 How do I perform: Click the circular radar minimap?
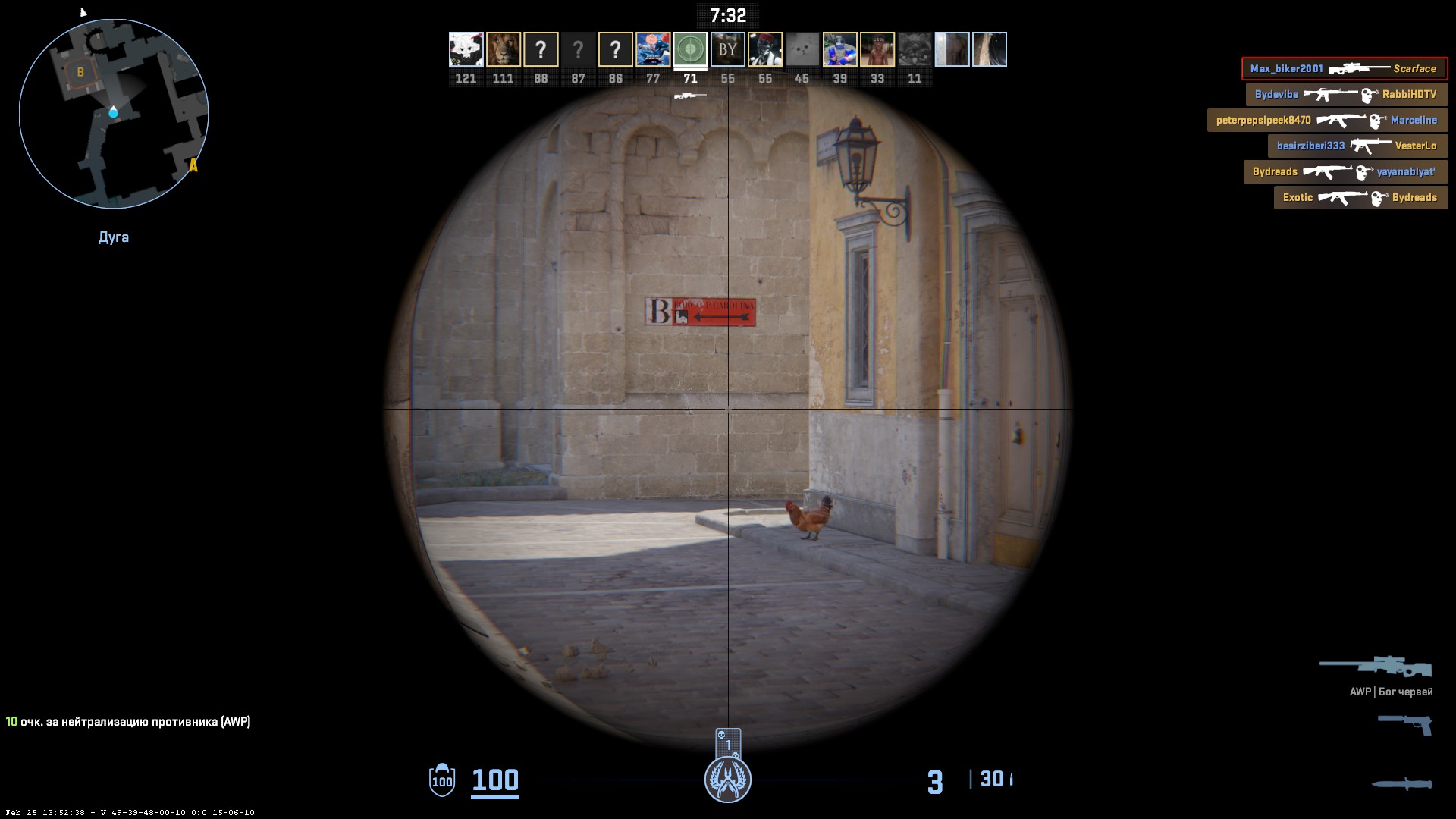[114, 114]
